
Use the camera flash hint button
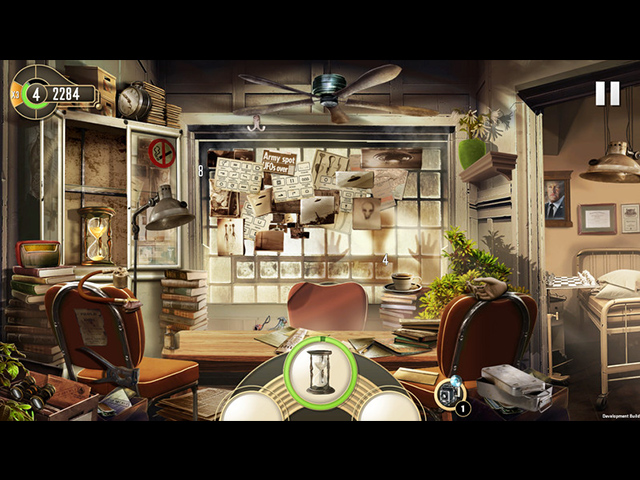point(449,393)
